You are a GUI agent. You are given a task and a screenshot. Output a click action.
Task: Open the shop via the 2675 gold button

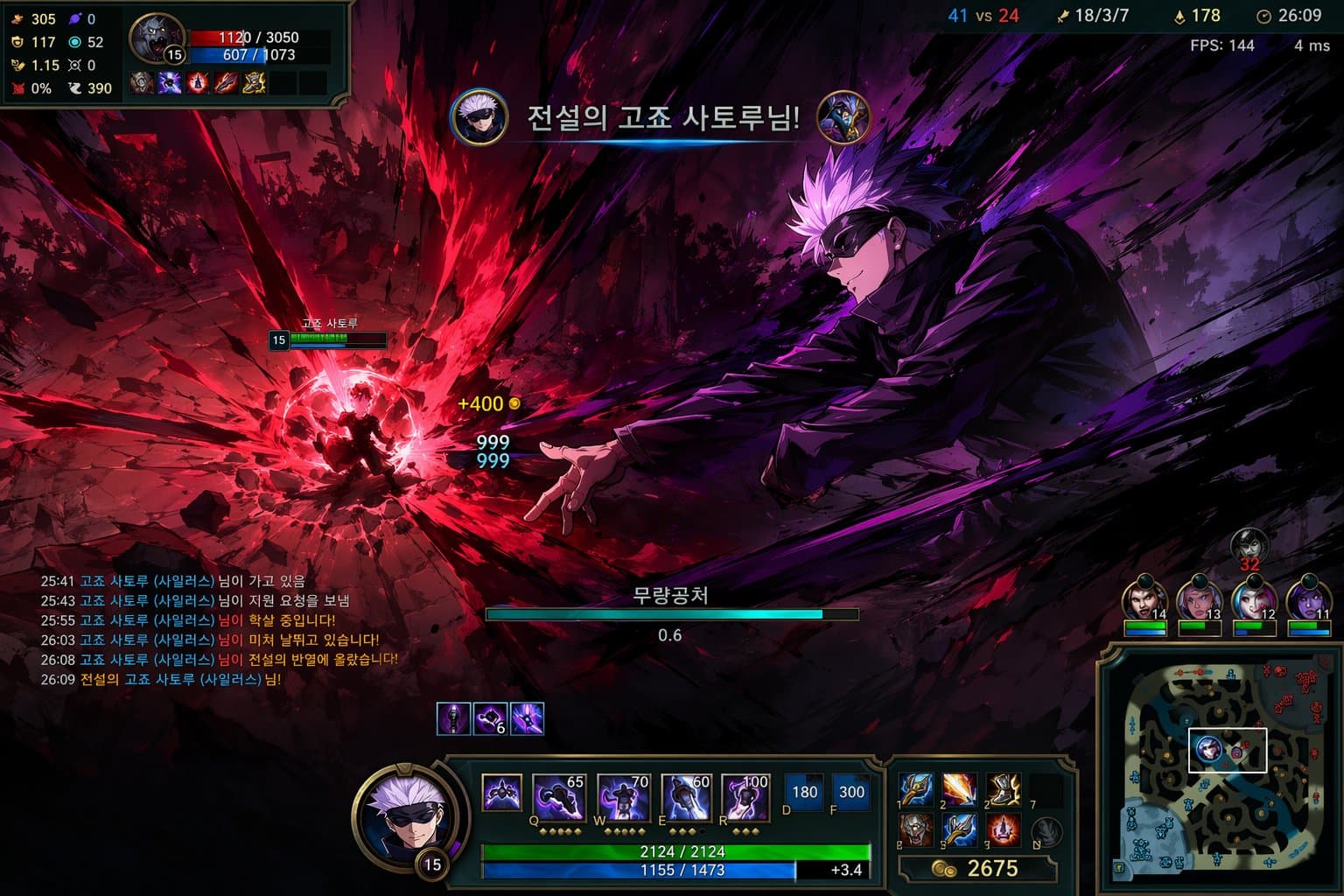pos(977,868)
